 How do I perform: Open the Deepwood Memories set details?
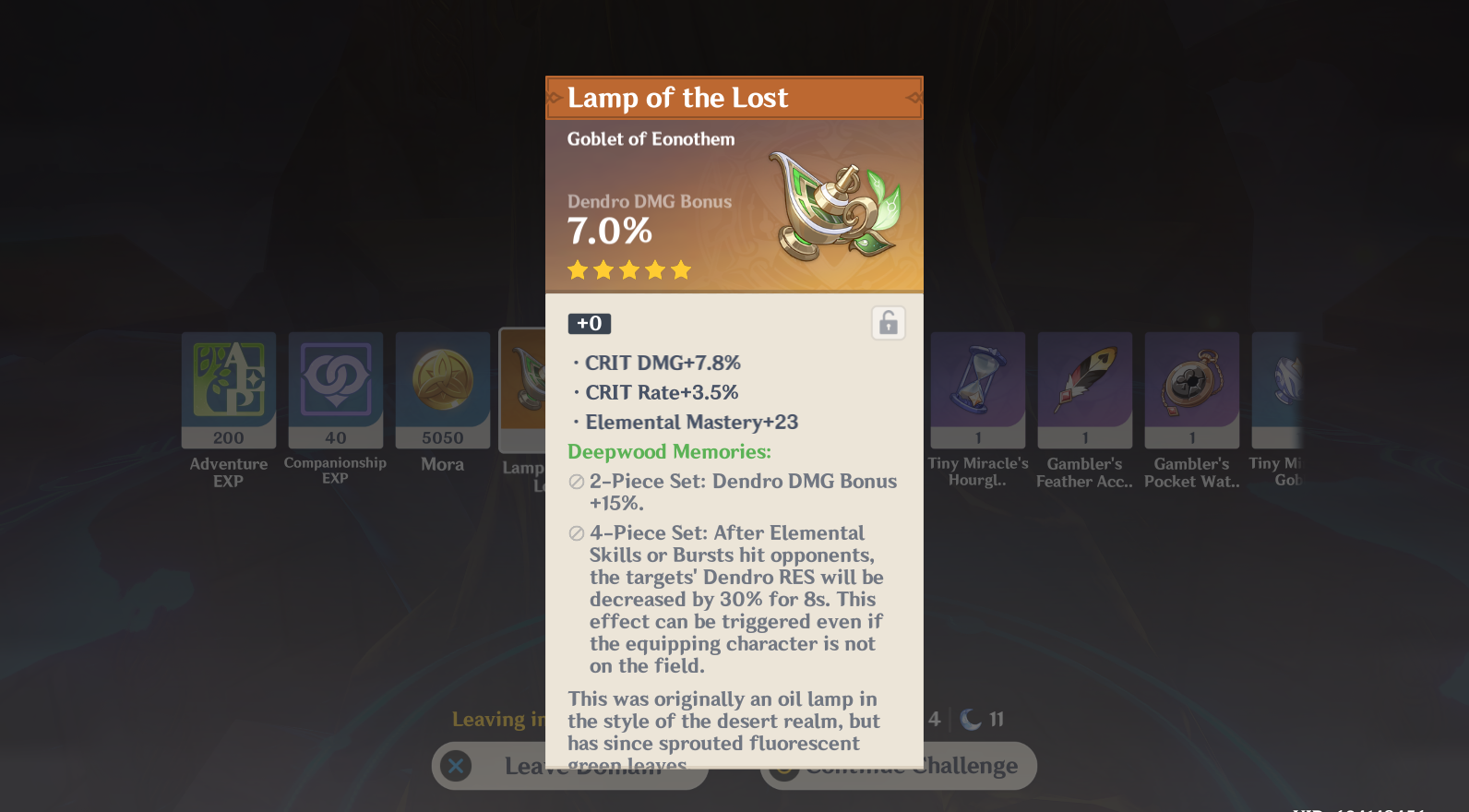coord(668,451)
